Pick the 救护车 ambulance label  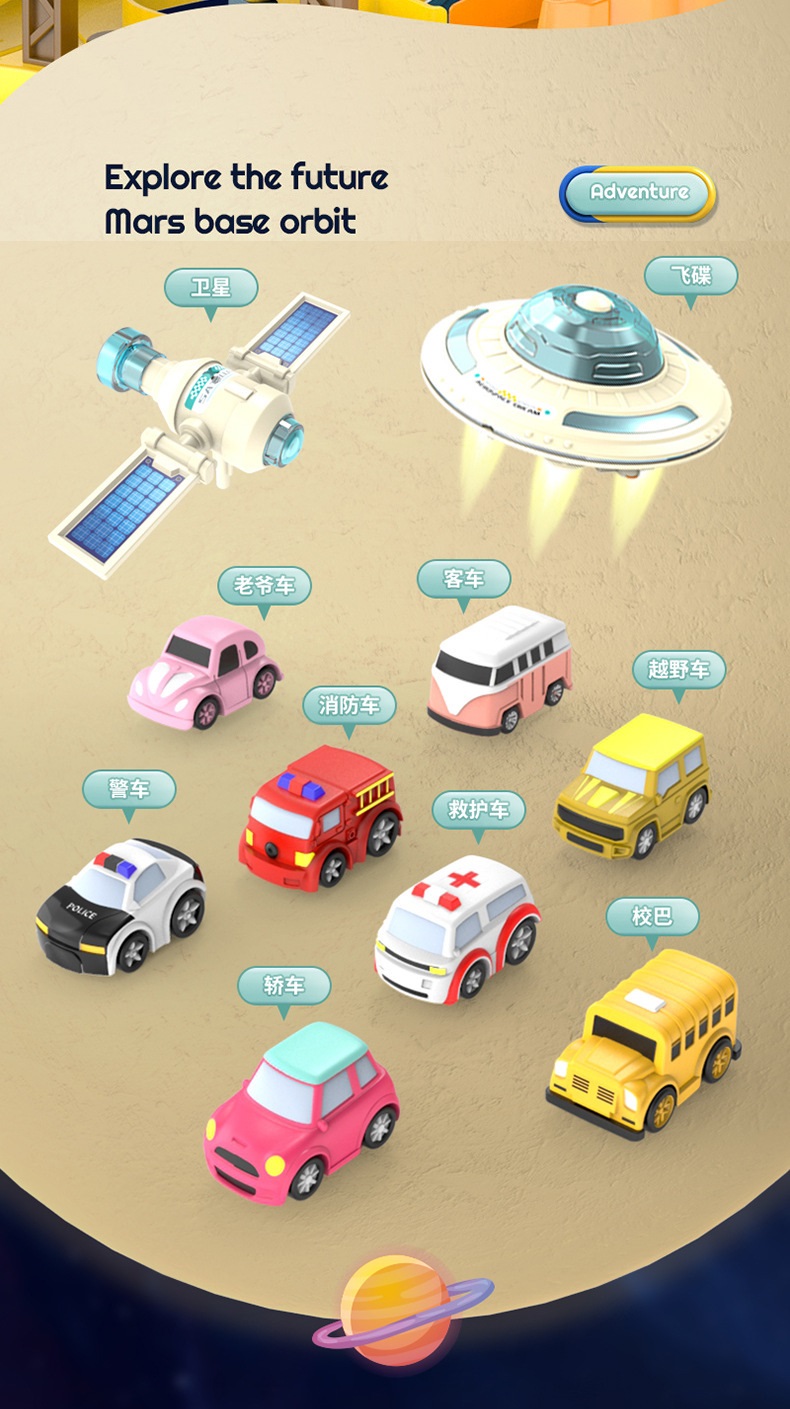[479, 809]
